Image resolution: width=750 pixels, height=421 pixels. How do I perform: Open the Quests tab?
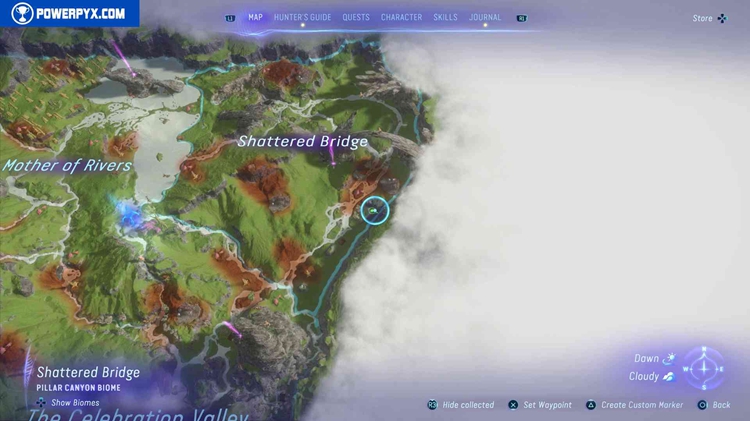pyautogui.click(x=355, y=17)
